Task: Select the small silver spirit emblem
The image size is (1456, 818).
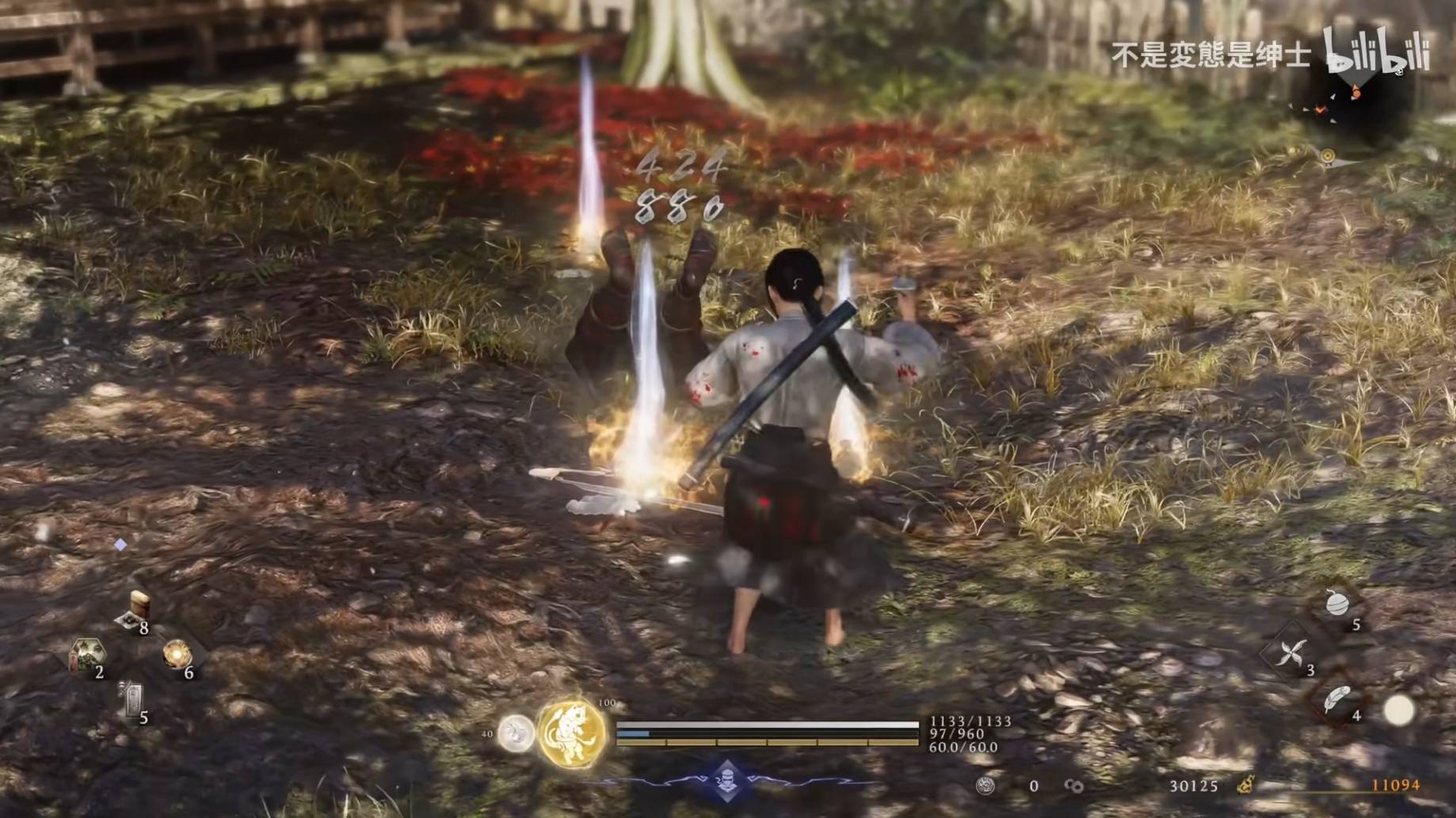Action: [516, 733]
